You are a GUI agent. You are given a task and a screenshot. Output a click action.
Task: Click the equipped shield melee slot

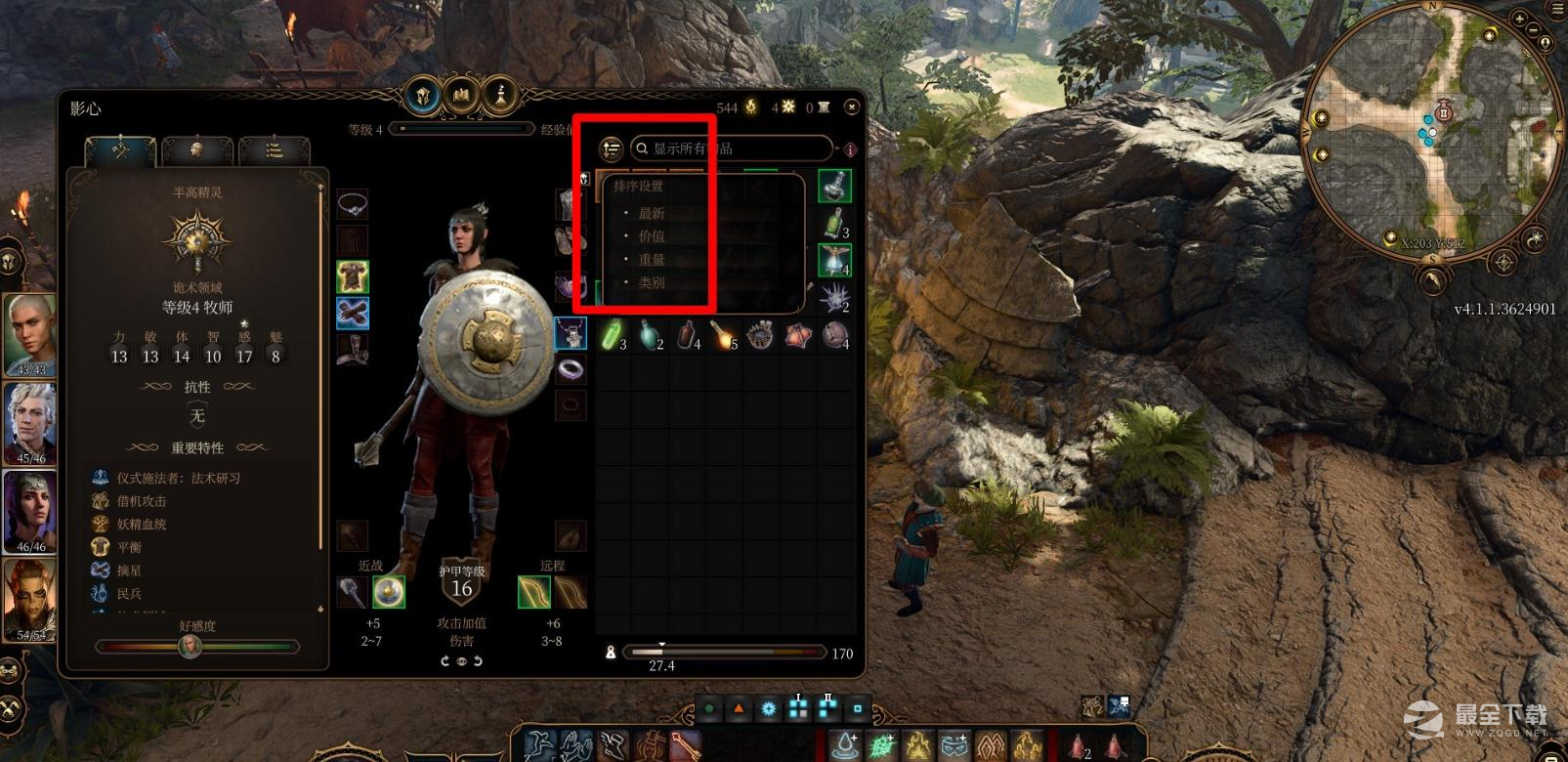[389, 592]
